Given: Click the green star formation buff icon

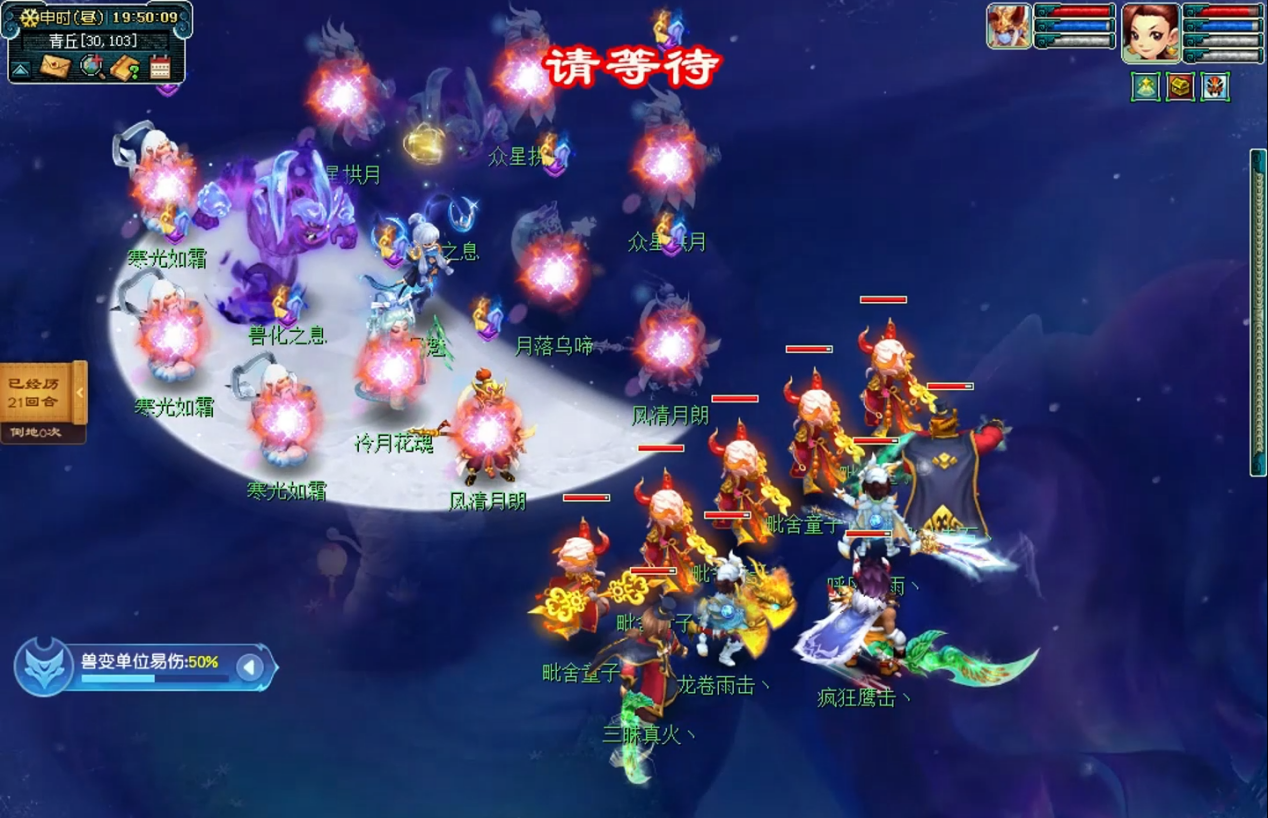Looking at the screenshot, I should (x=1145, y=87).
